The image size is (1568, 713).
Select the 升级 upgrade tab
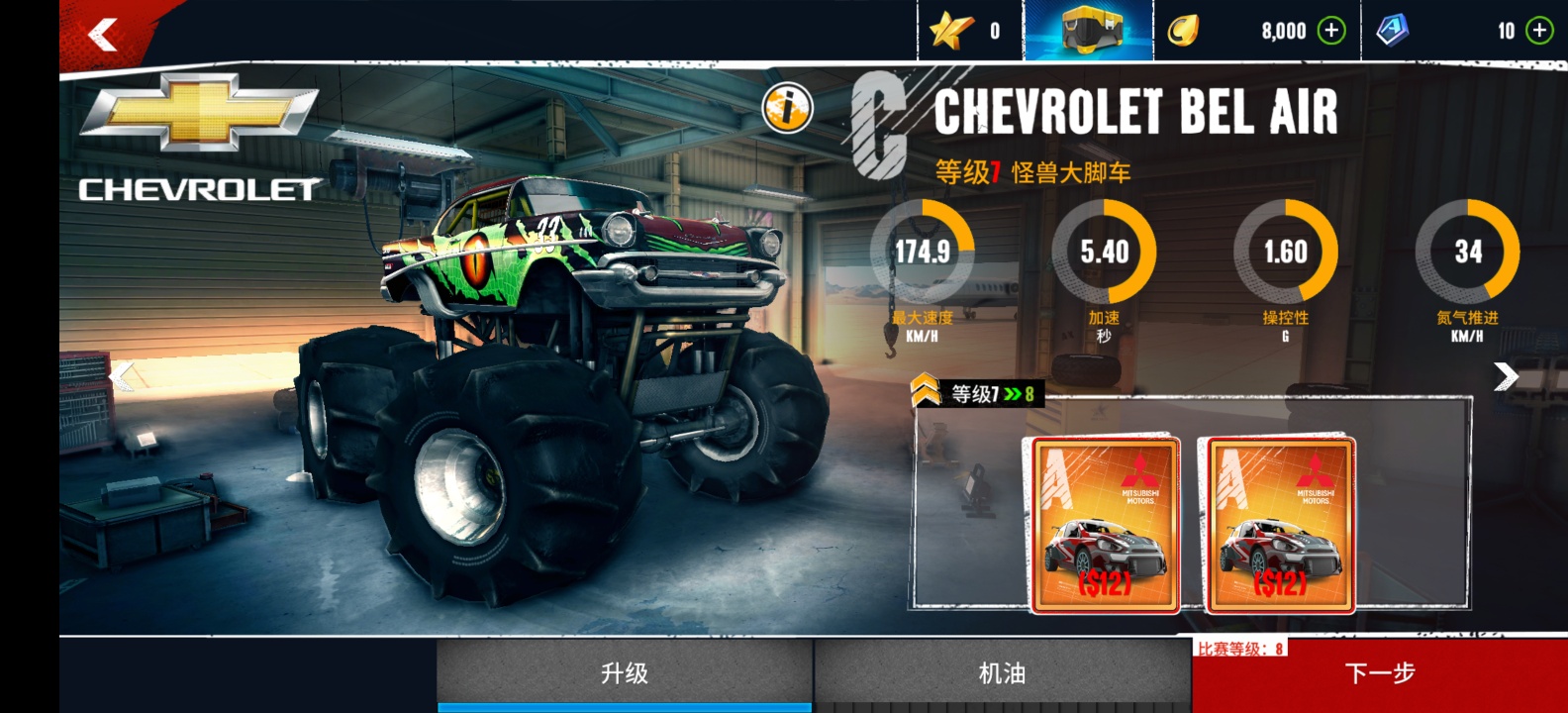pyautogui.click(x=625, y=674)
